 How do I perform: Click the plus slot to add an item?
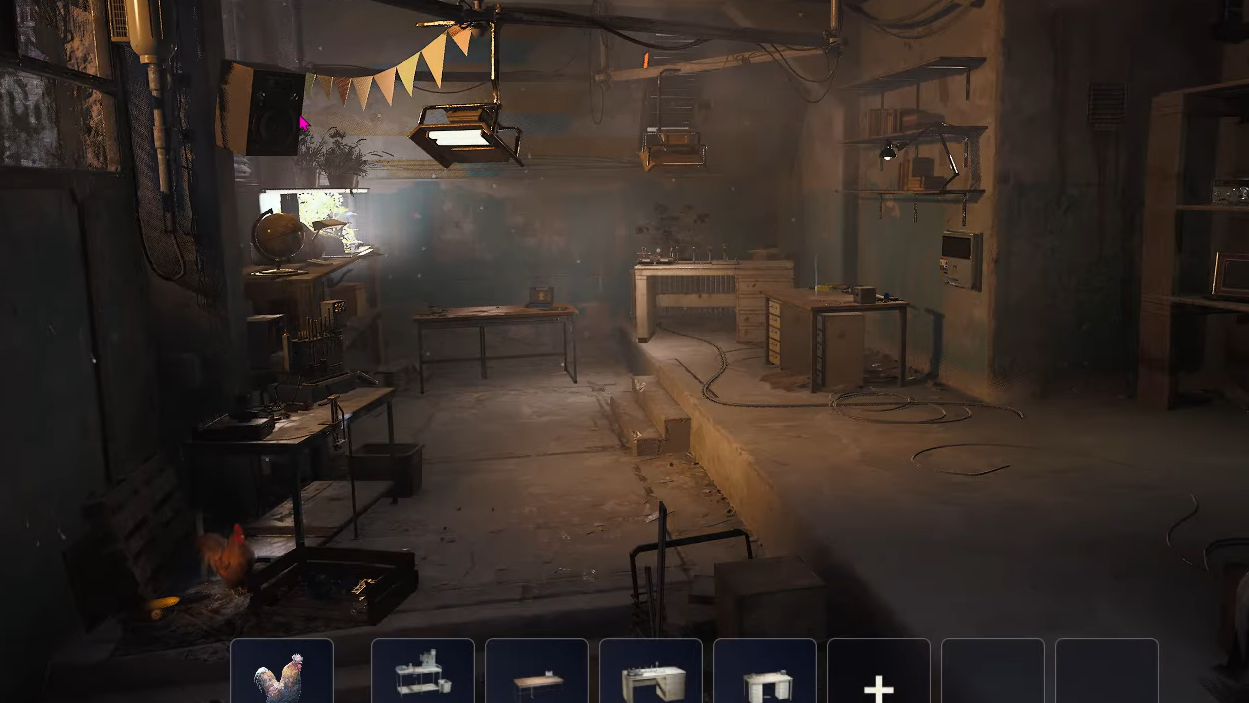tap(878, 675)
